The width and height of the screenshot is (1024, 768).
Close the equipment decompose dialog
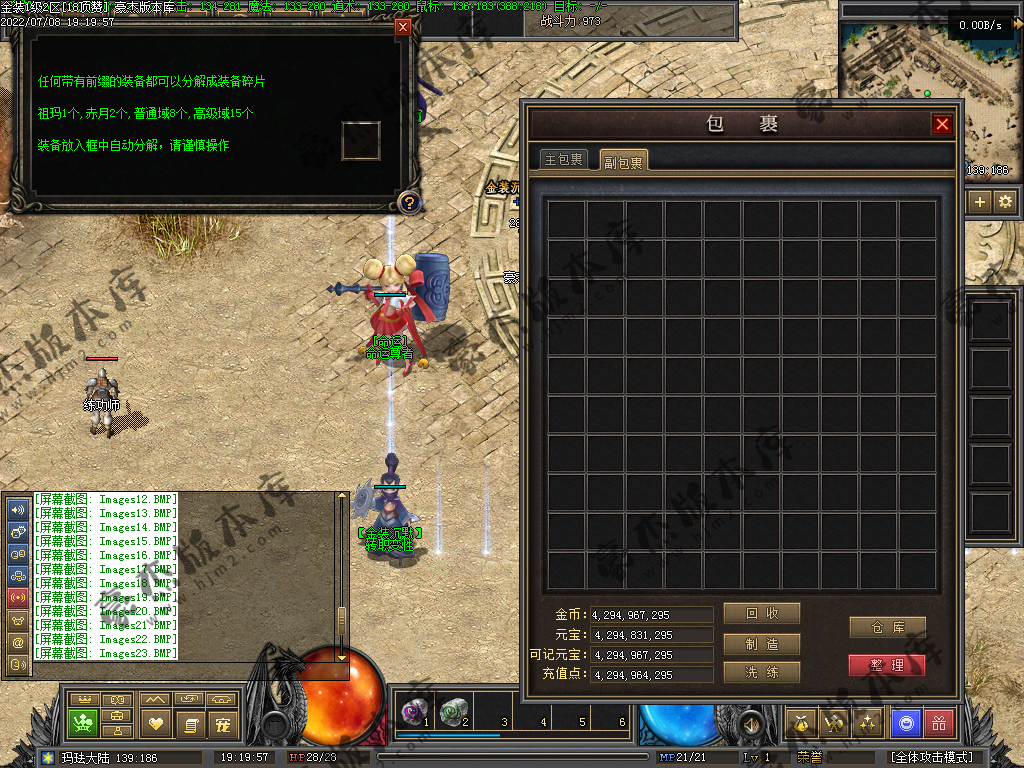pos(403,27)
